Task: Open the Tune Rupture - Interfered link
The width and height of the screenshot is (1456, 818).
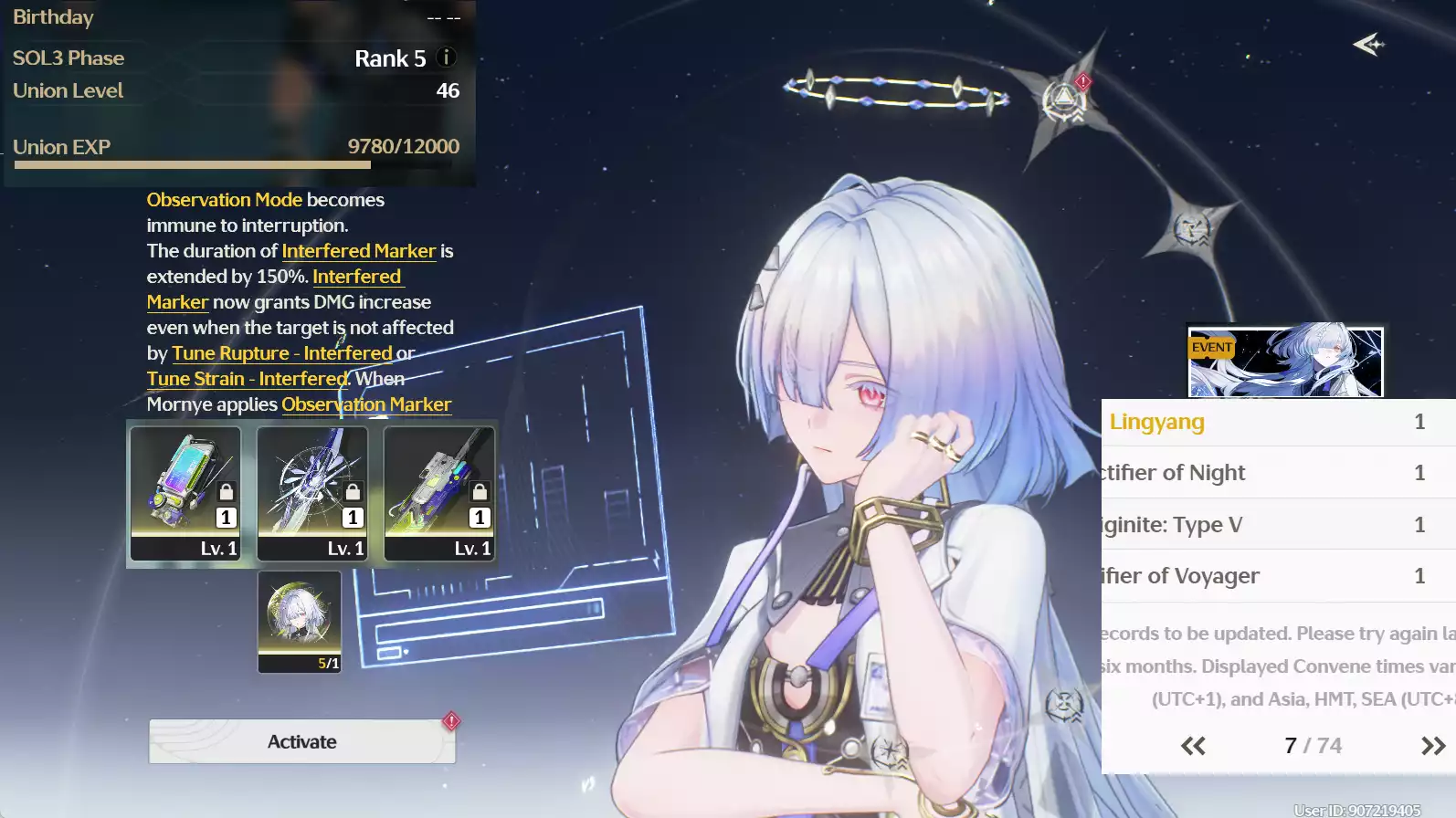Action: pyautogui.click(x=281, y=353)
